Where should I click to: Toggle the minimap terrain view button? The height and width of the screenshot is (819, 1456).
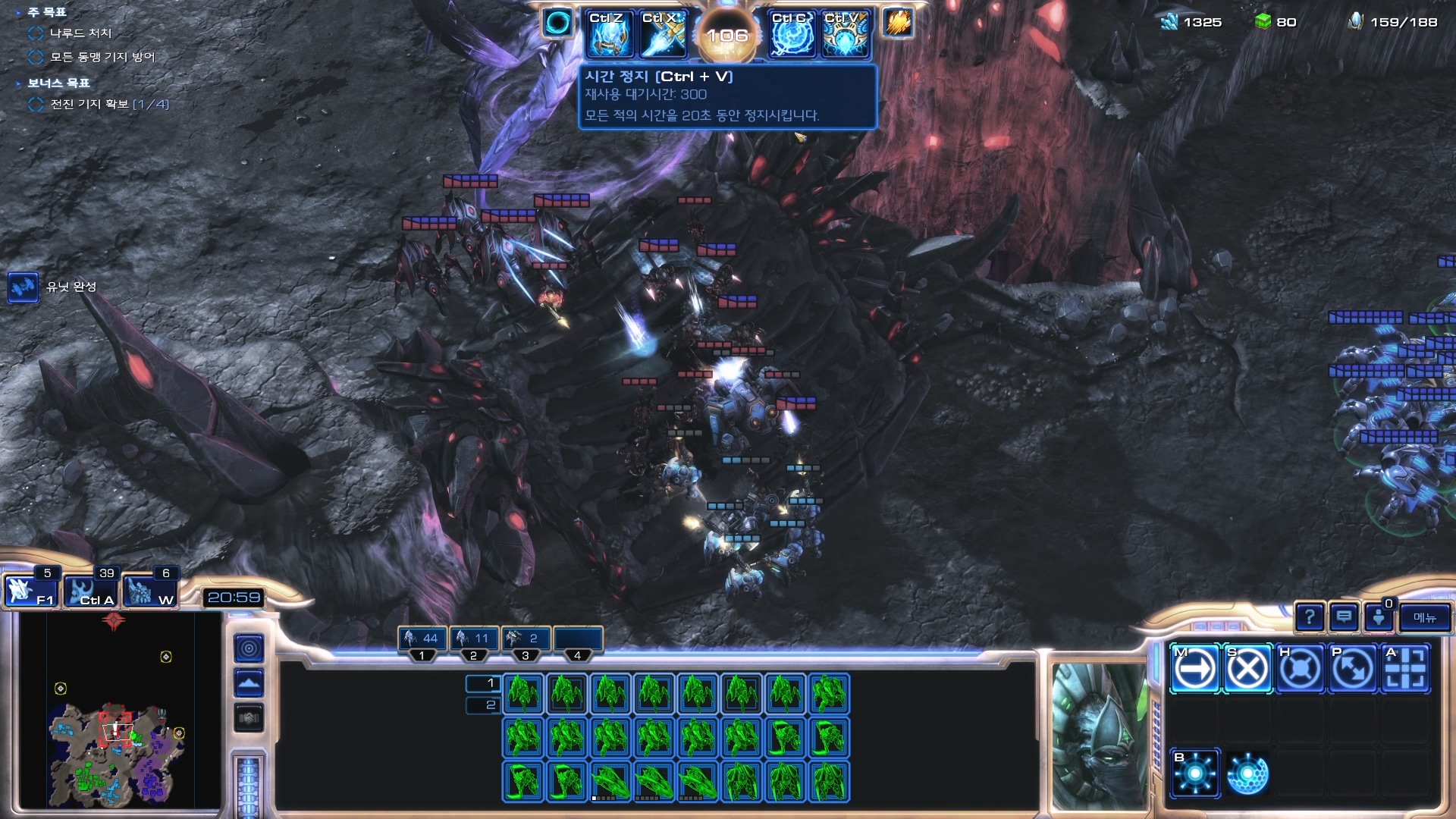click(x=249, y=683)
